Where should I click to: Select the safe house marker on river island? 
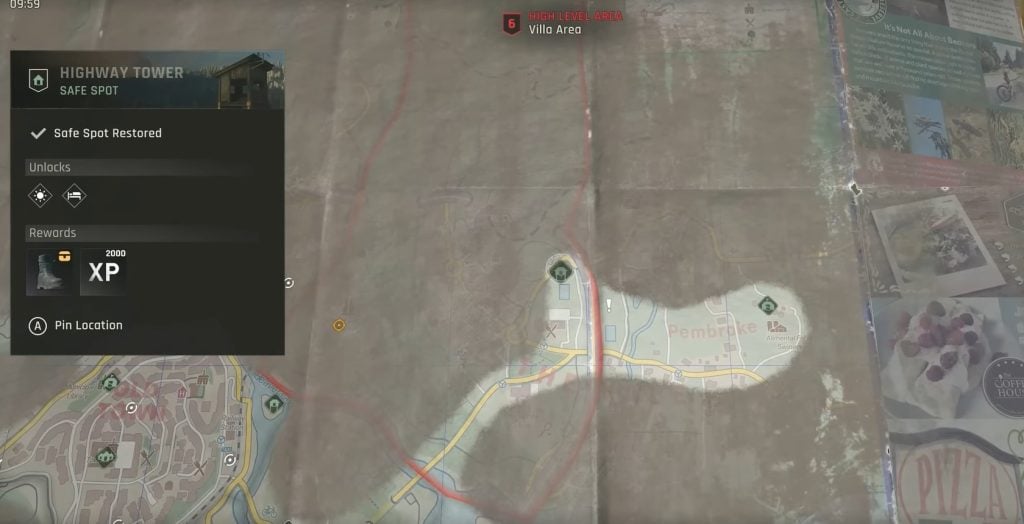pos(273,404)
